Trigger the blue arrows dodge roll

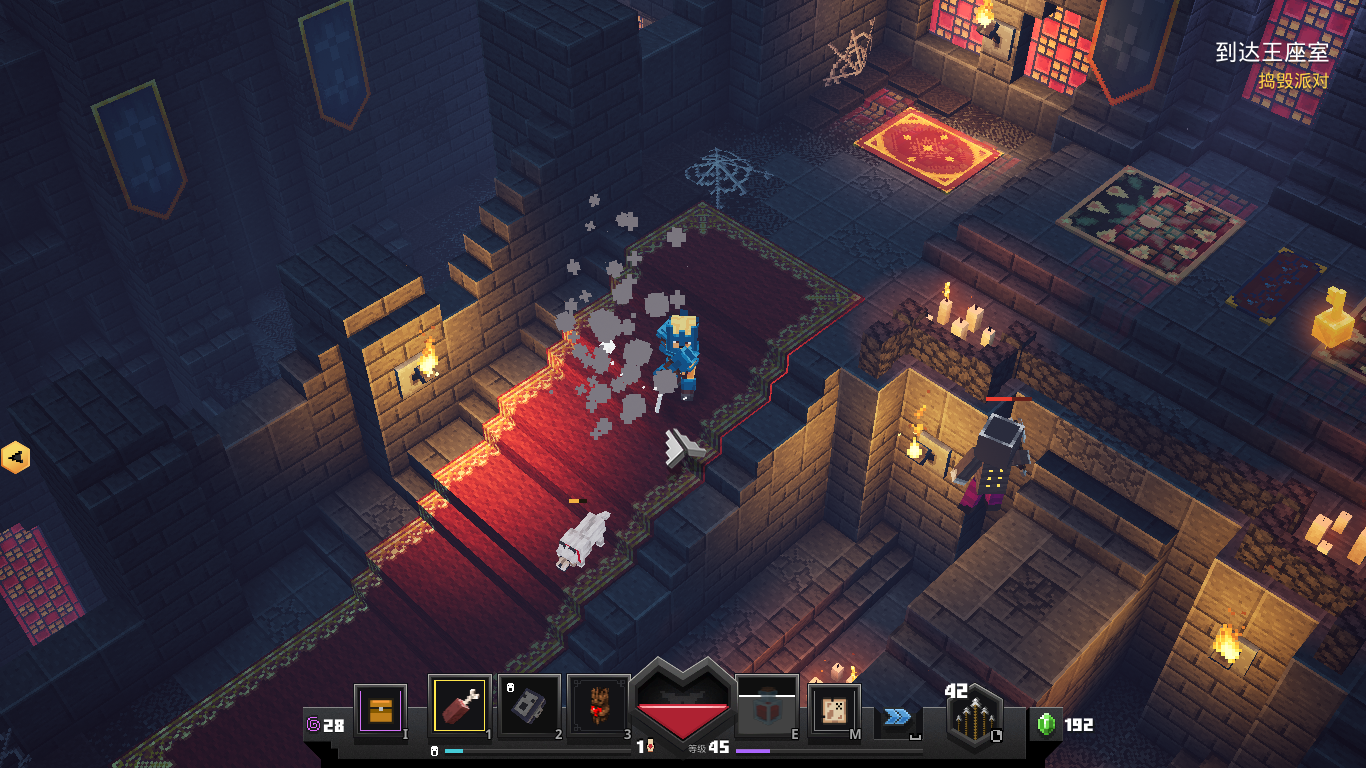click(x=896, y=716)
